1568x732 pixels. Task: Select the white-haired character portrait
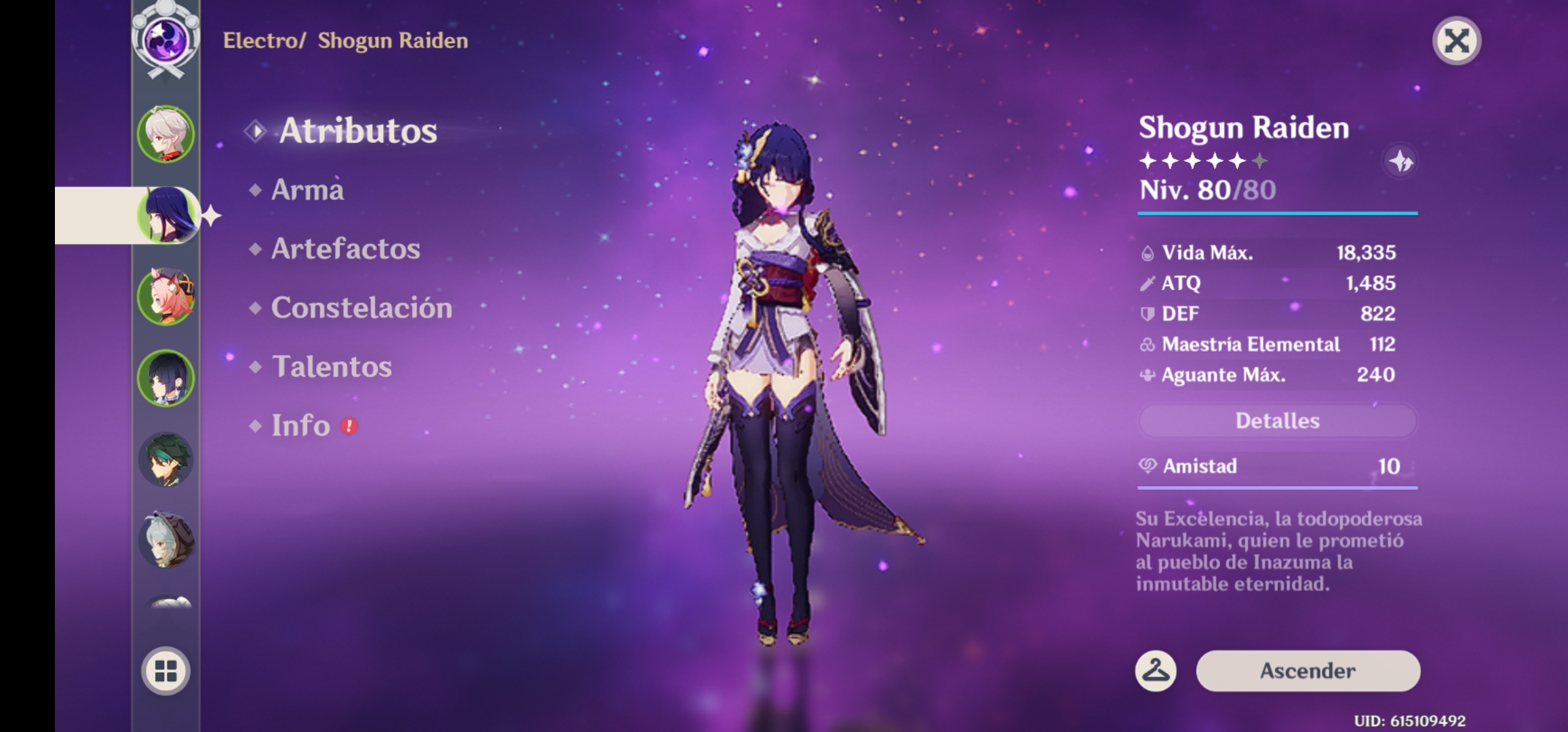click(166, 134)
